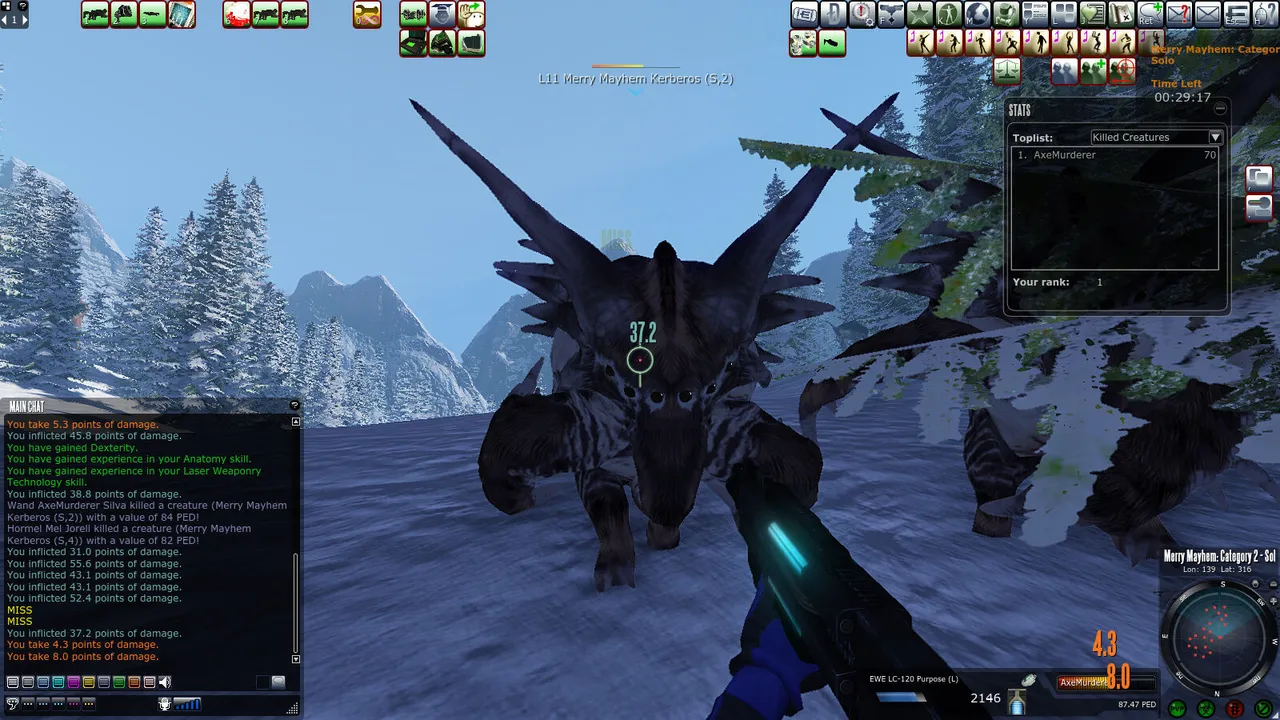Toggle the chat speaker sound icon
Viewport: 1280px width, 720px height.
click(165, 682)
